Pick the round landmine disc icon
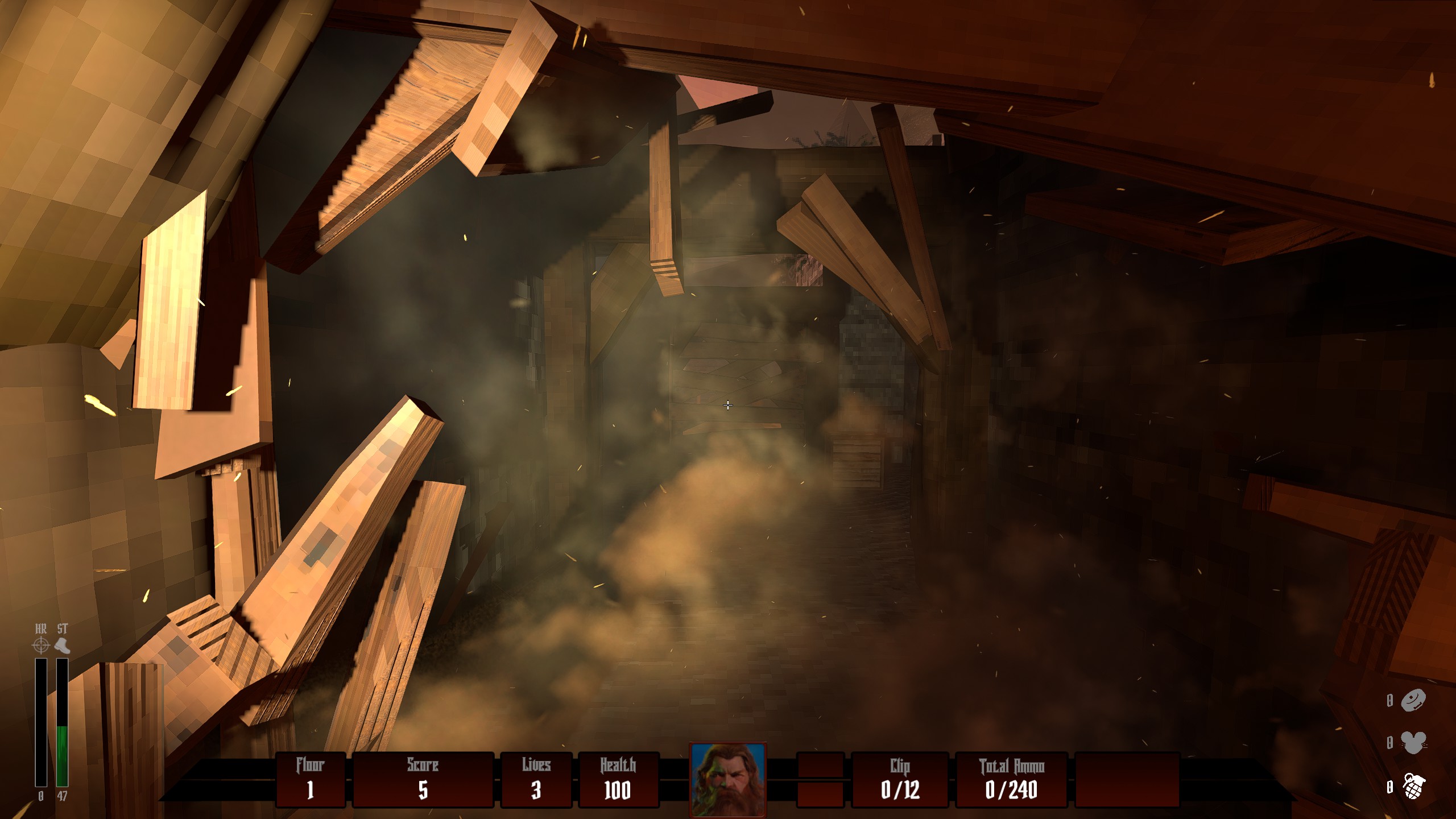Image resolution: width=1456 pixels, height=819 pixels. click(x=1413, y=700)
